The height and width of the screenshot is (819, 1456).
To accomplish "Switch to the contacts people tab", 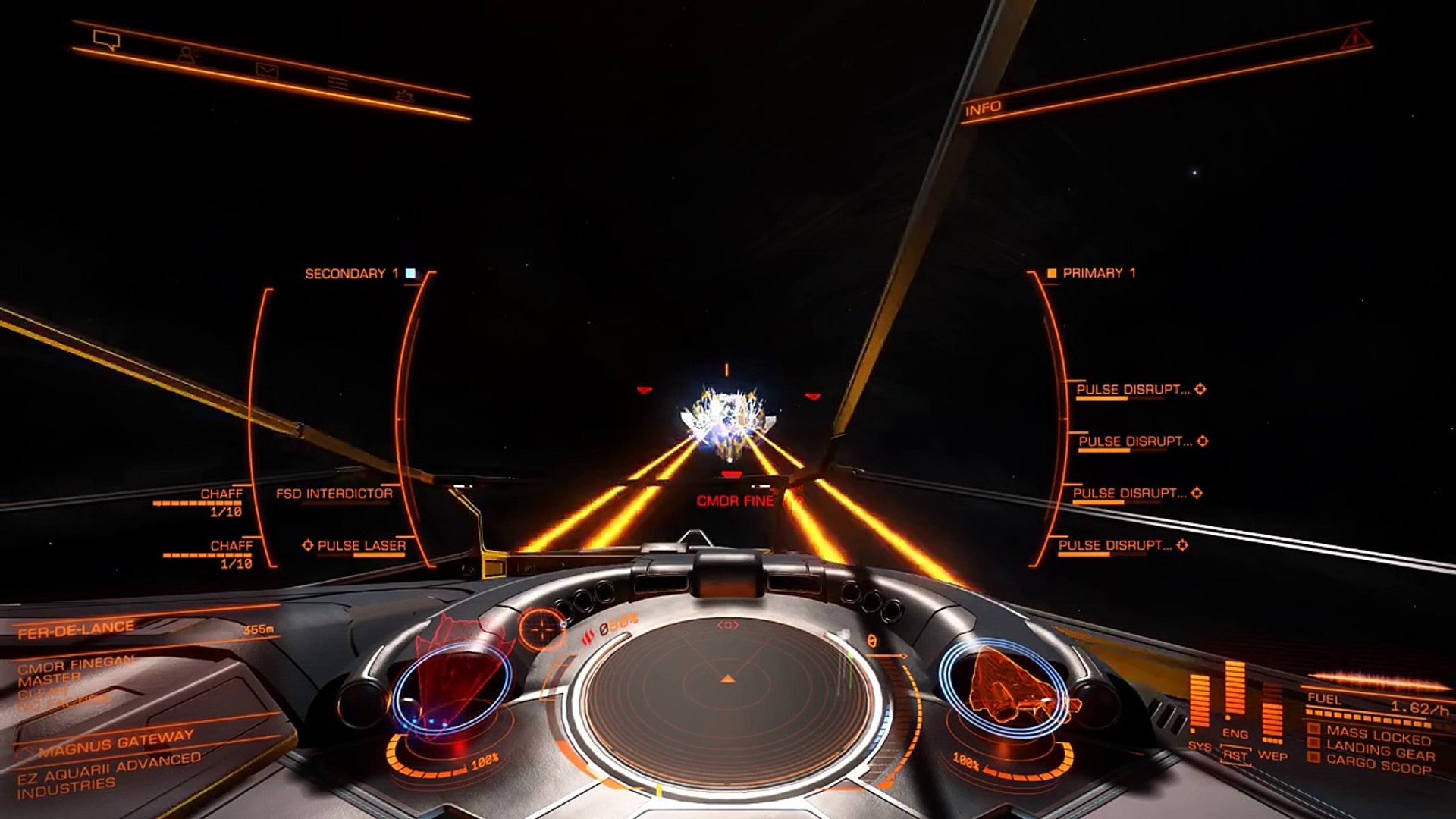I will click(187, 55).
